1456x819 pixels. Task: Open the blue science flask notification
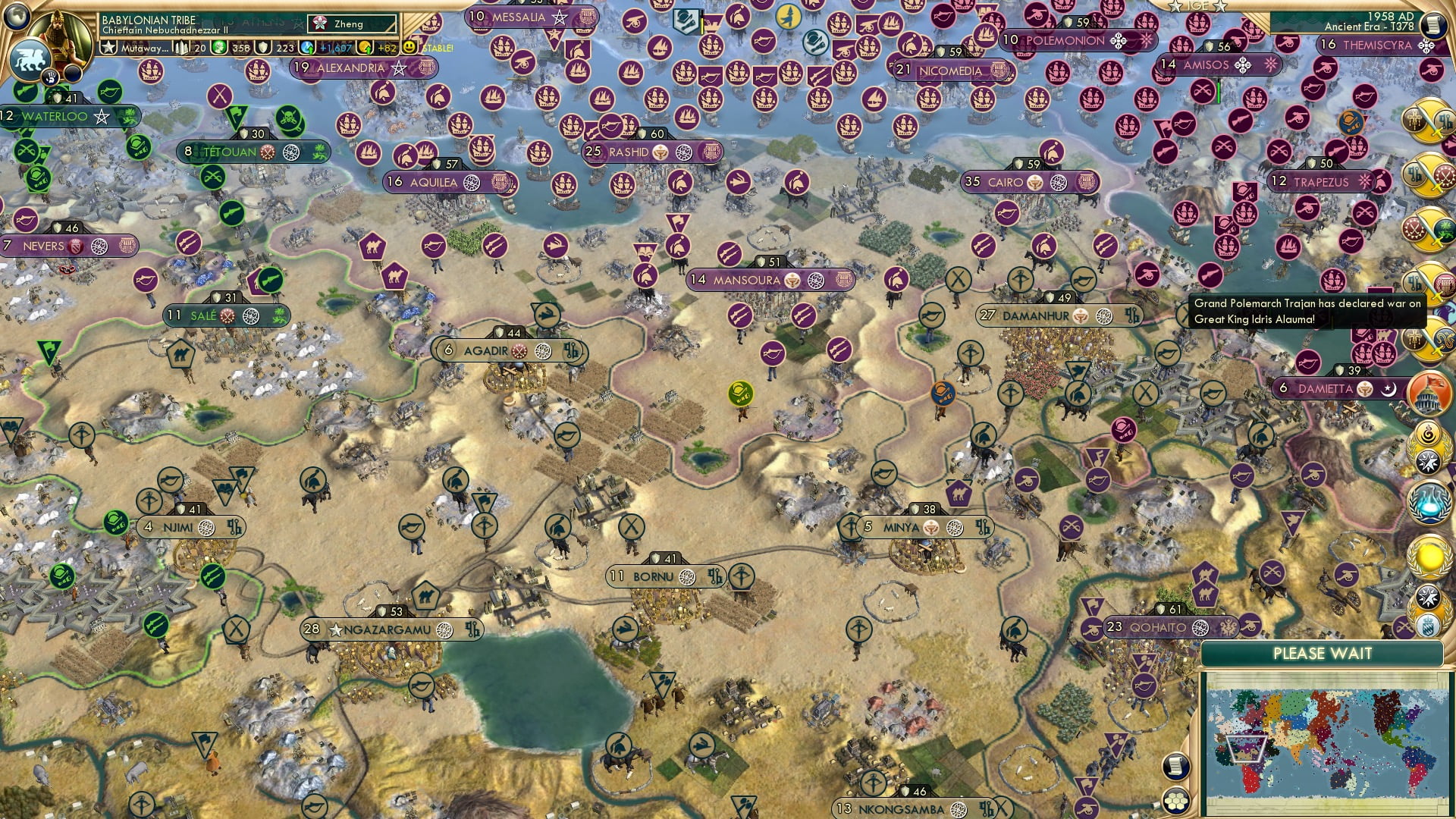pyautogui.click(x=1429, y=503)
